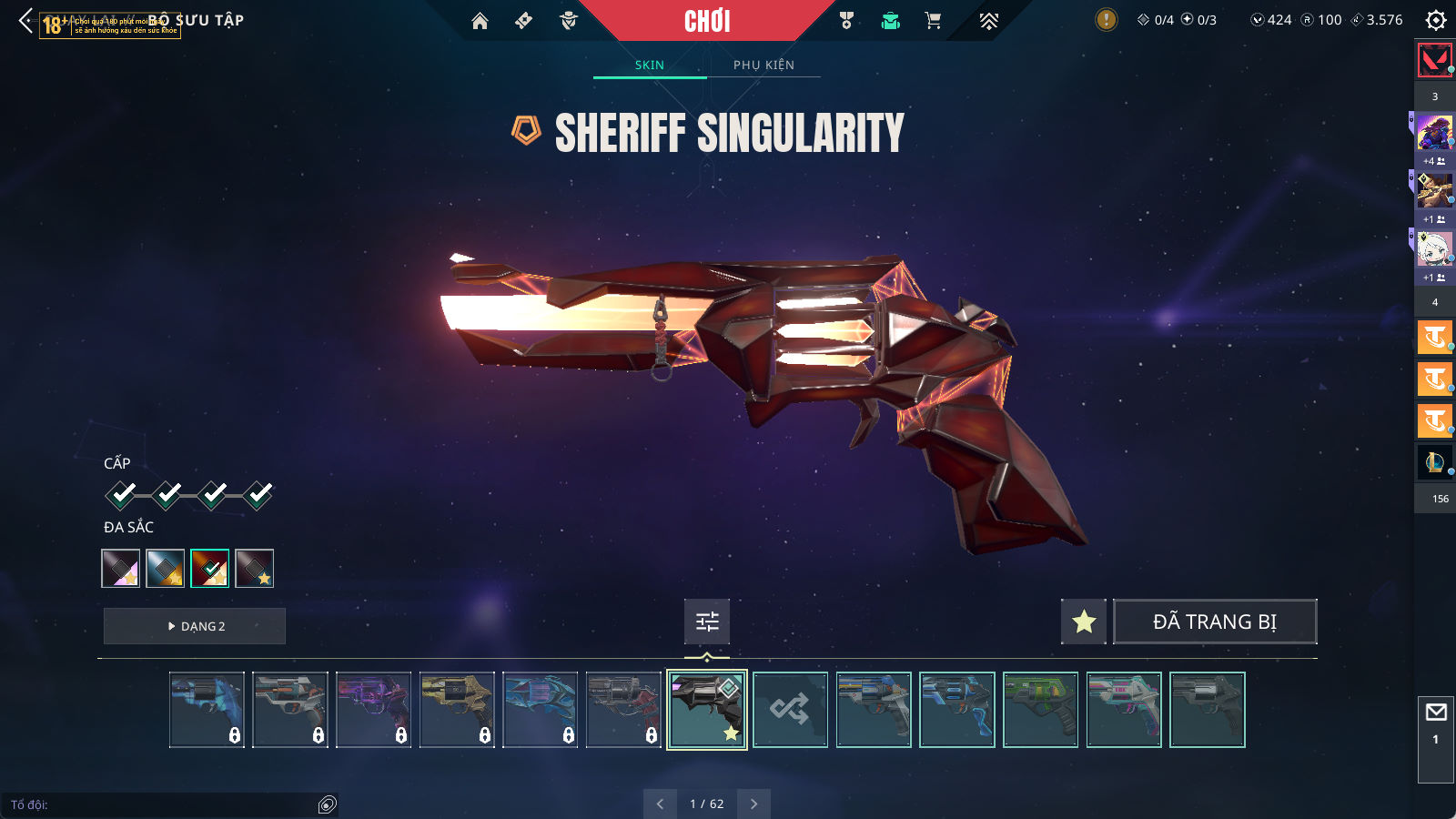Open the mail envelope inbox

(1436, 713)
